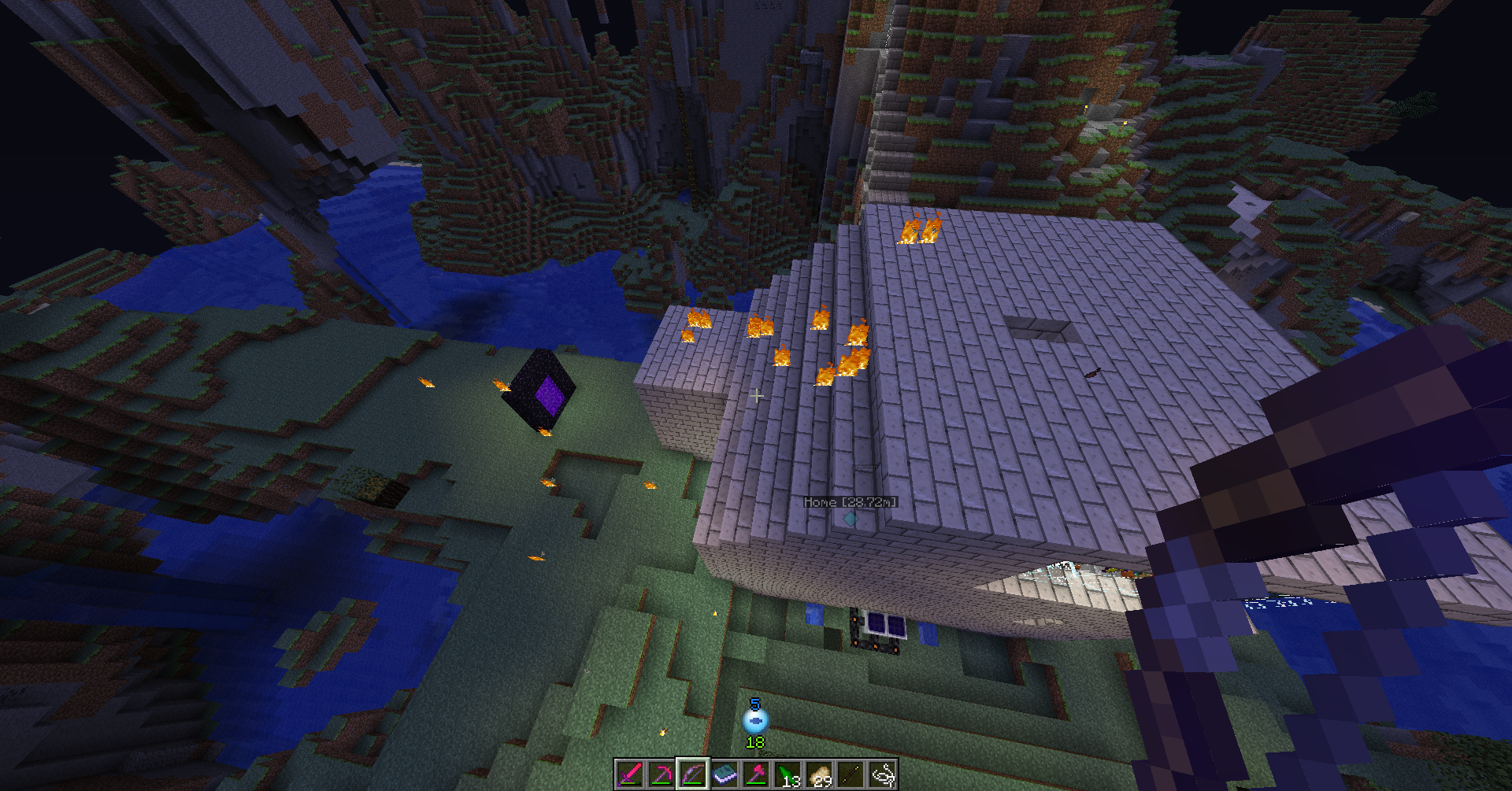Select the teal book hotbar slot
The width and height of the screenshot is (1512, 791).
click(724, 774)
